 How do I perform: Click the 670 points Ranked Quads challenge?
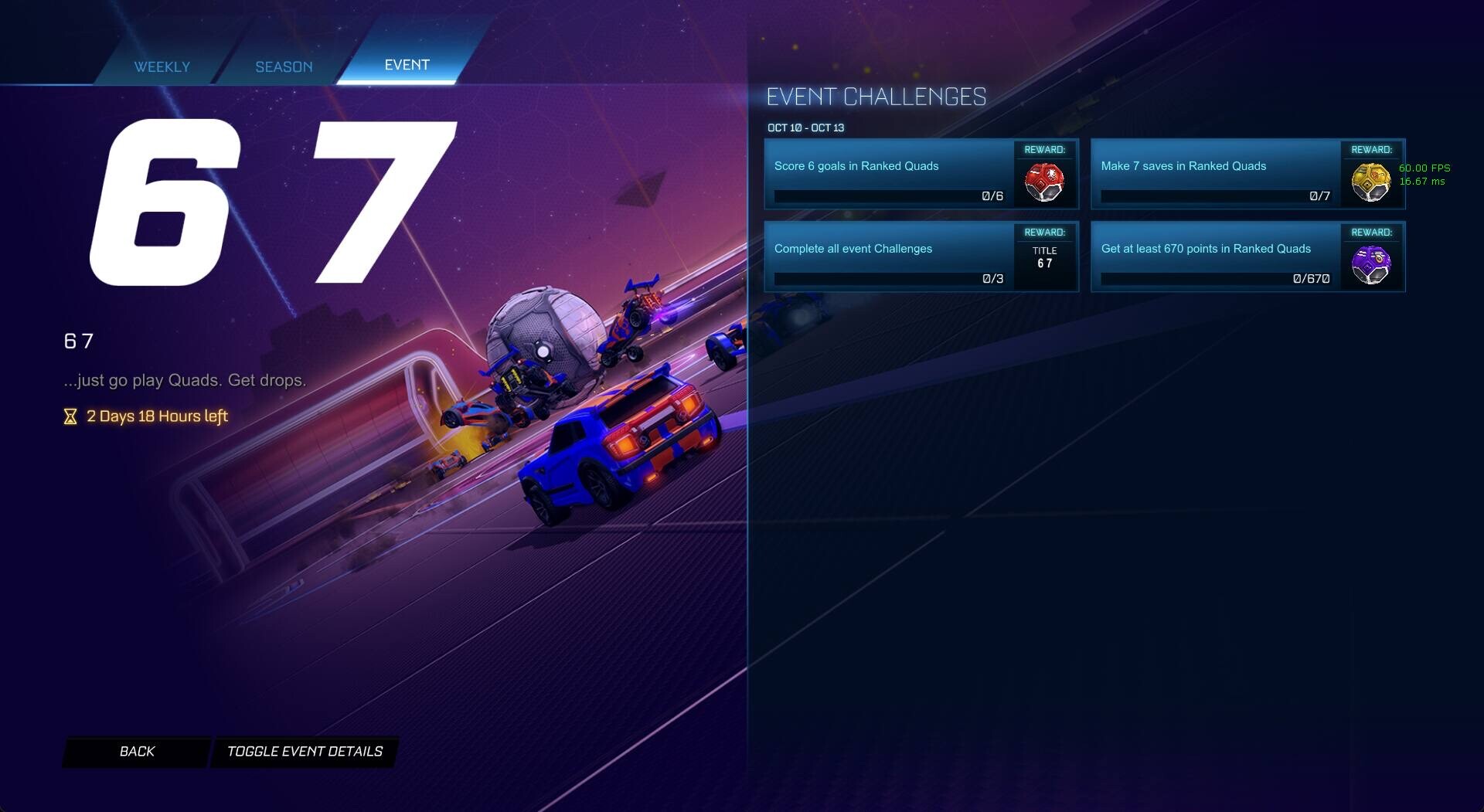[x=1215, y=257]
